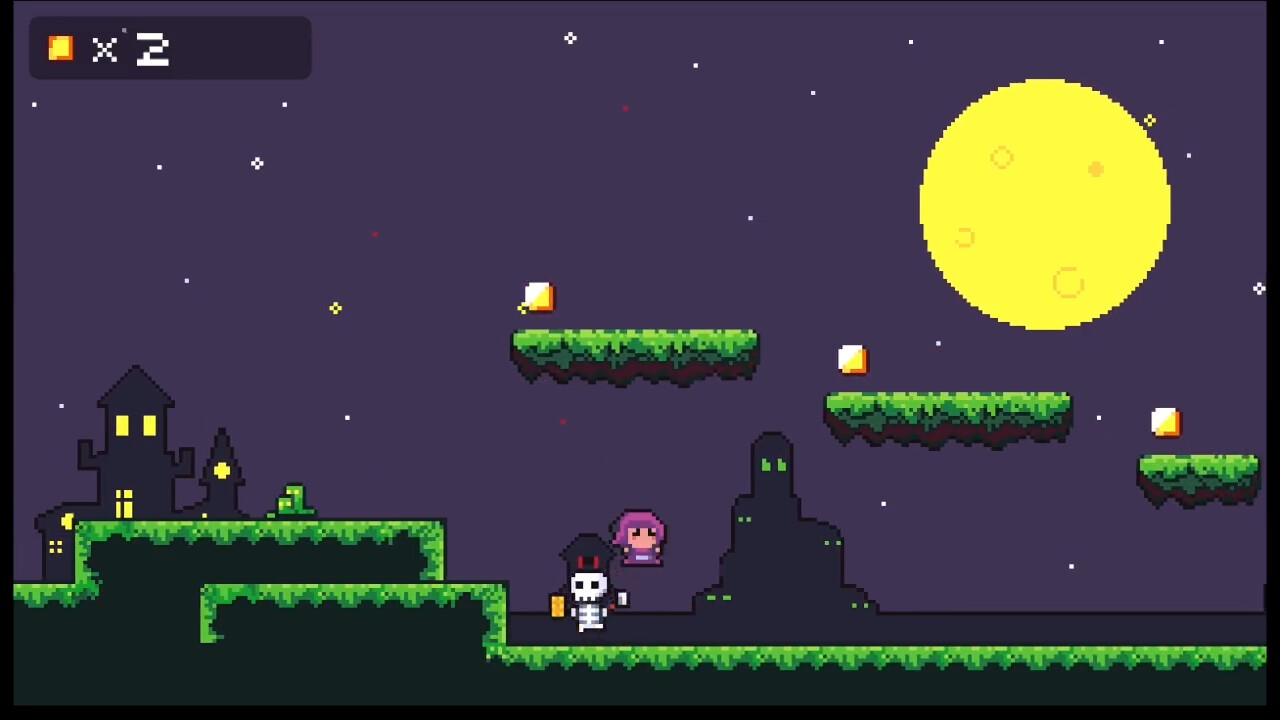Click the coin icon in the HUD counter
Viewport: 1280px width, 720px height.
60,48
